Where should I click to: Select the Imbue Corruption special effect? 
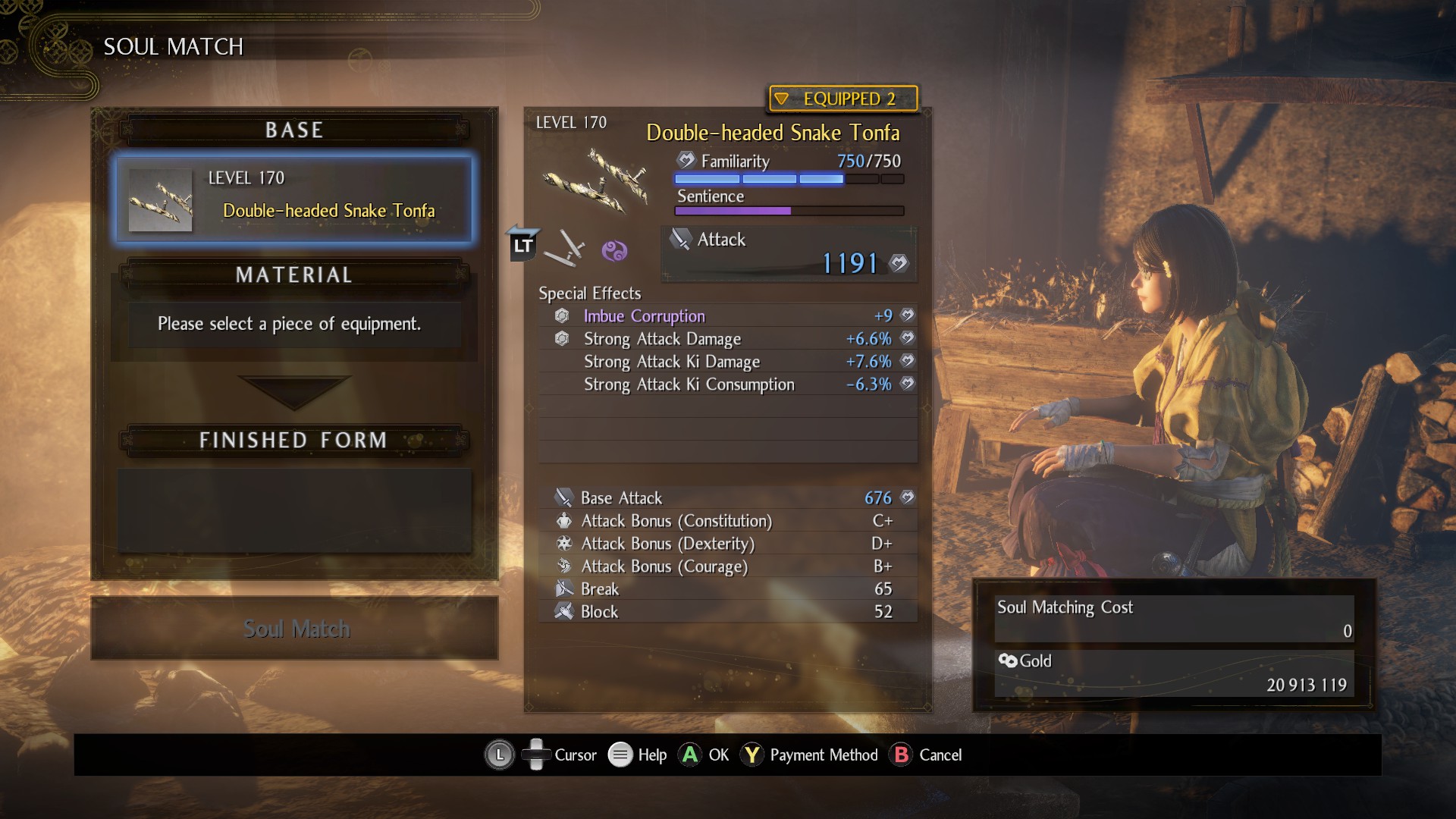point(726,316)
